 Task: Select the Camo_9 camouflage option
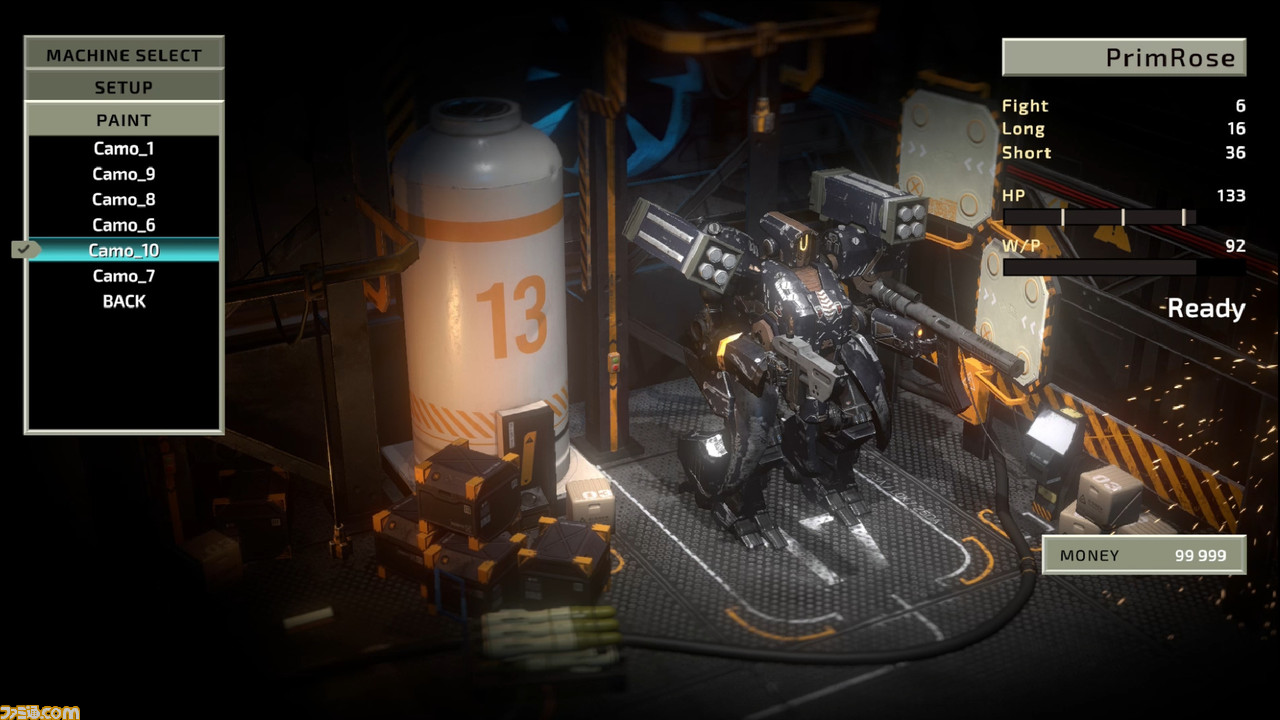point(123,173)
